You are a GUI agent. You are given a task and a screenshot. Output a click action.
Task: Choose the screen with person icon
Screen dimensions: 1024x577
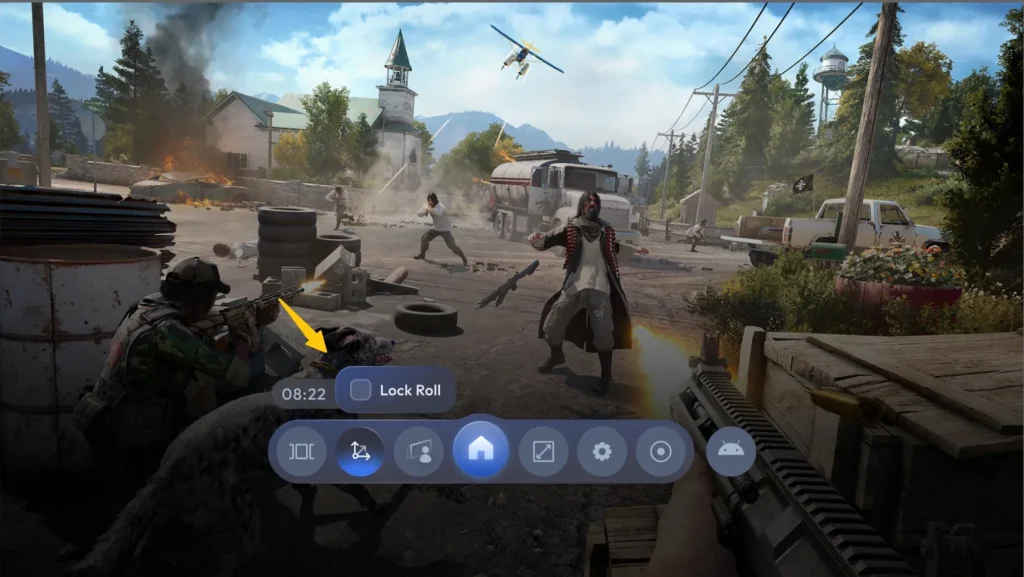[419, 452]
